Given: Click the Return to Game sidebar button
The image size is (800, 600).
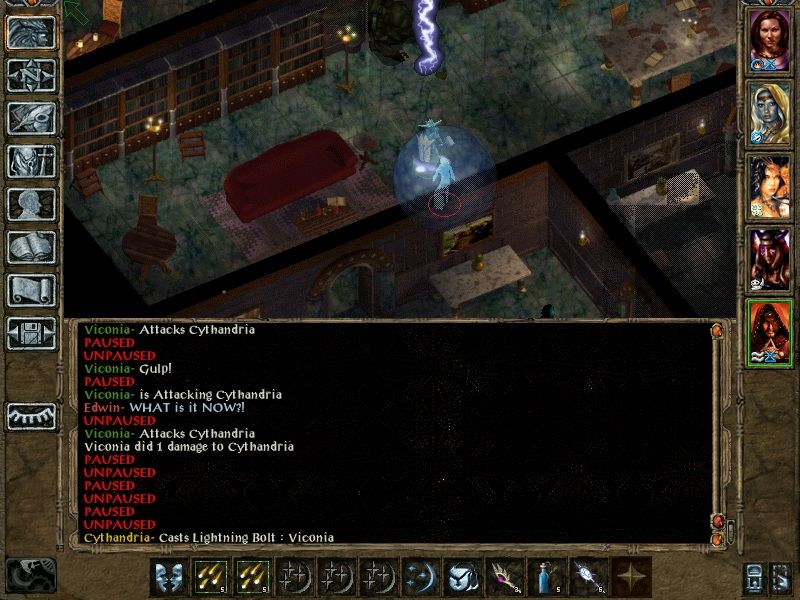Looking at the screenshot, I should tap(31, 33).
